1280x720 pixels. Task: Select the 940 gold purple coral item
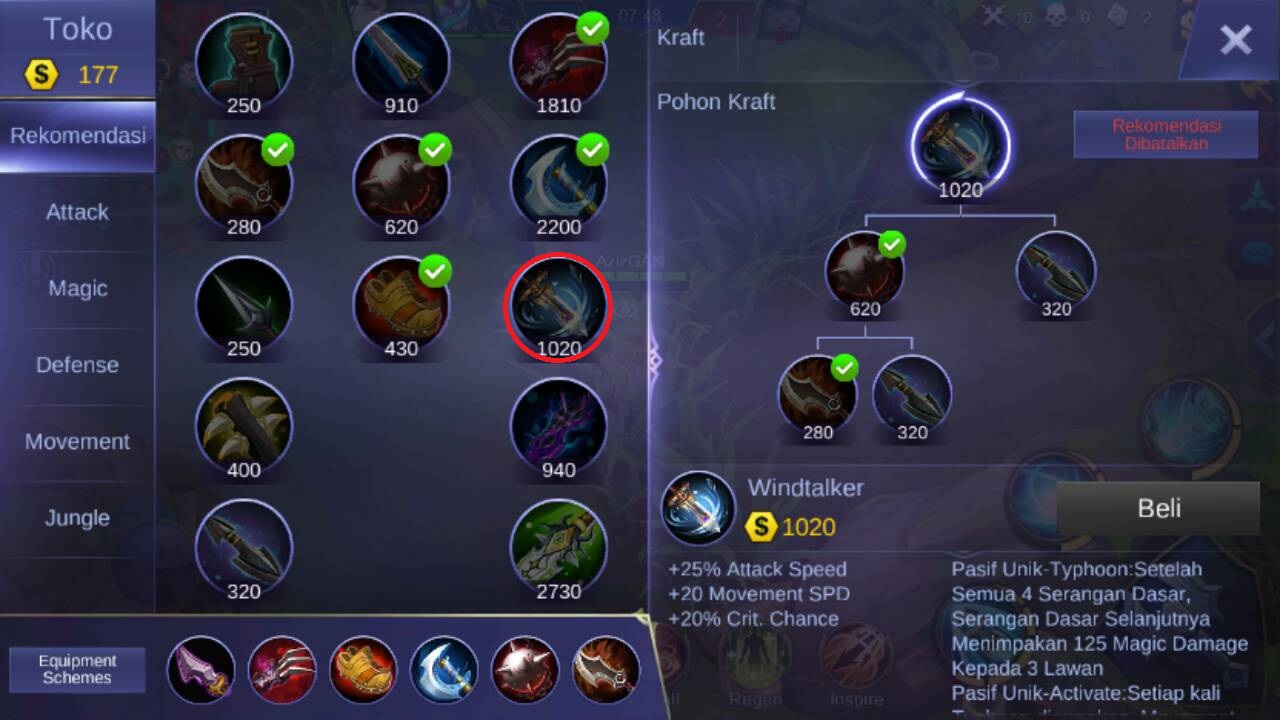[558, 425]
